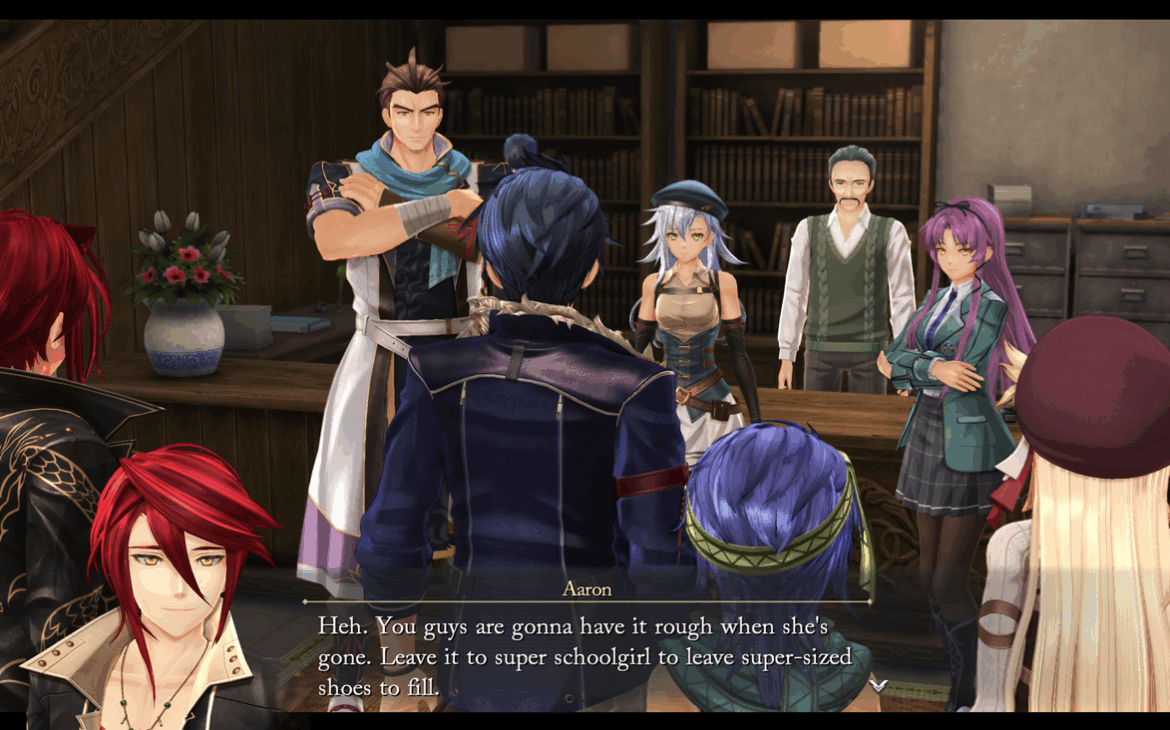Click the dialogue advance arrow indicator
The width and height of the screenshot is (1170, 730).
point(878,684)
